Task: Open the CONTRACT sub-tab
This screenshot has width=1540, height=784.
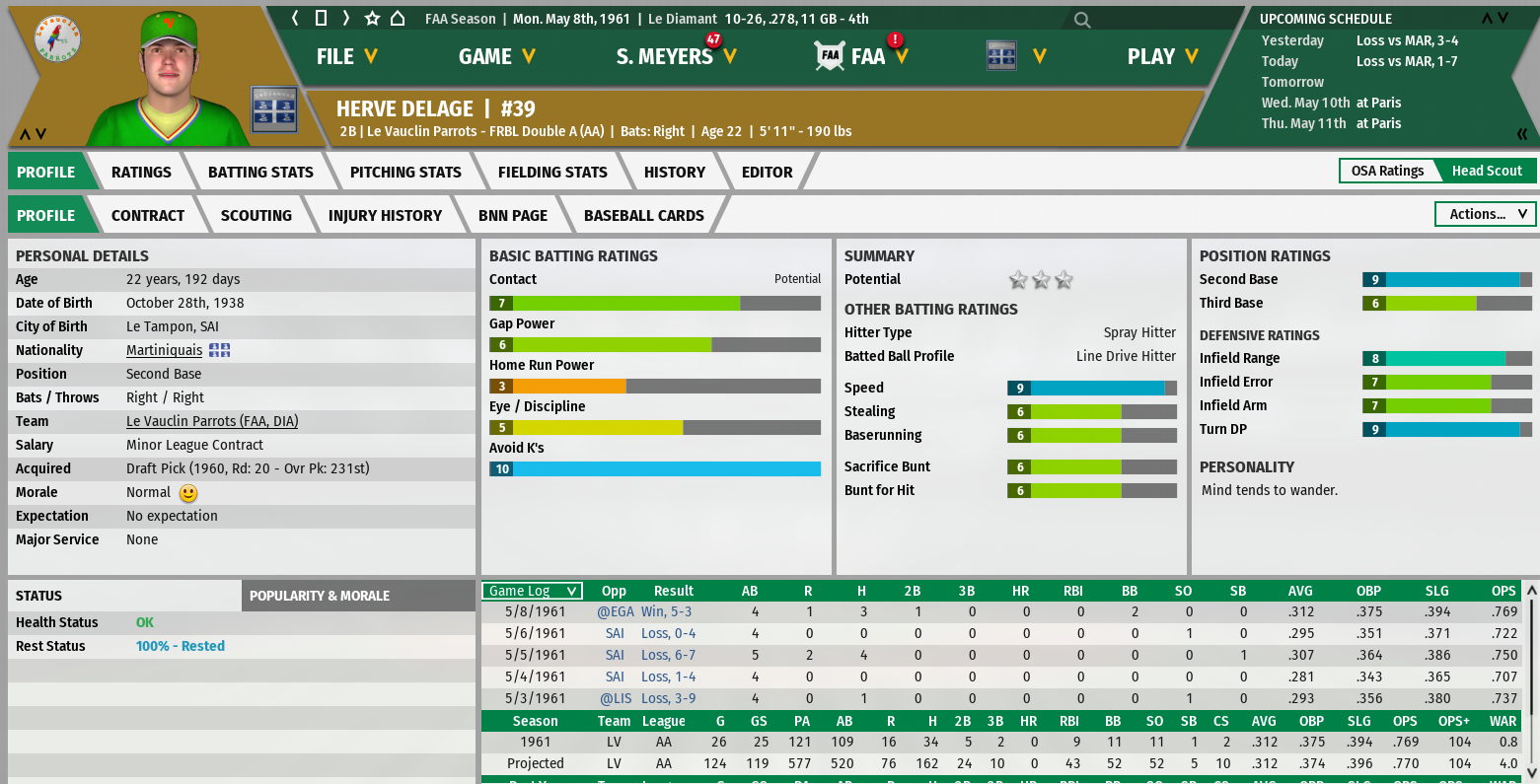Action: tap(148, 215)
